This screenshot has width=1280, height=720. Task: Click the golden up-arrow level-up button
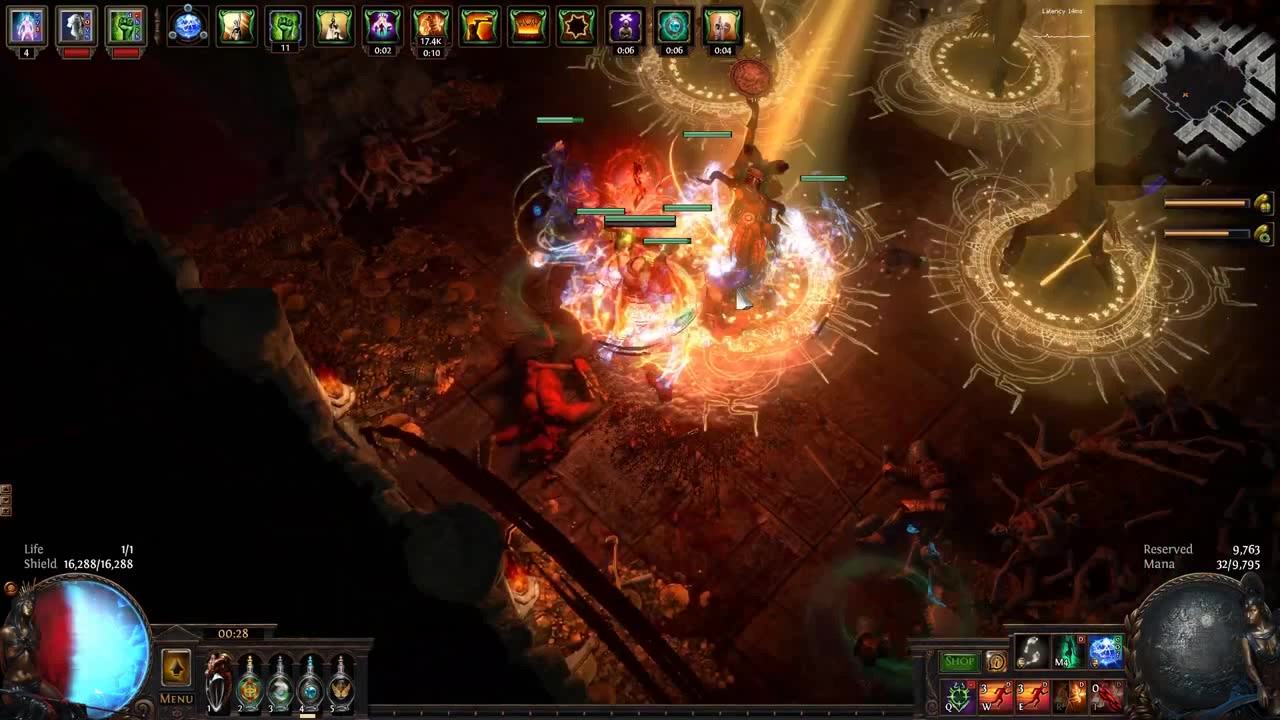tap(176, 667)
